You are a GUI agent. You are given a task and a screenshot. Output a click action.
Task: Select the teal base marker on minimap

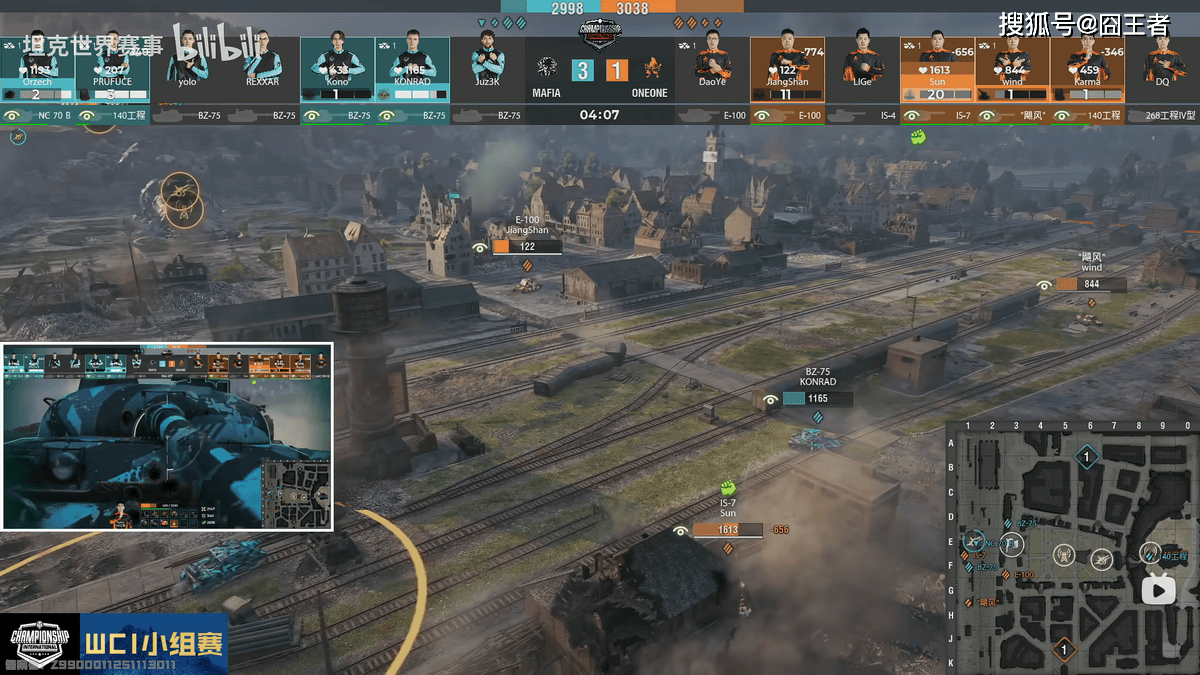1087,458
